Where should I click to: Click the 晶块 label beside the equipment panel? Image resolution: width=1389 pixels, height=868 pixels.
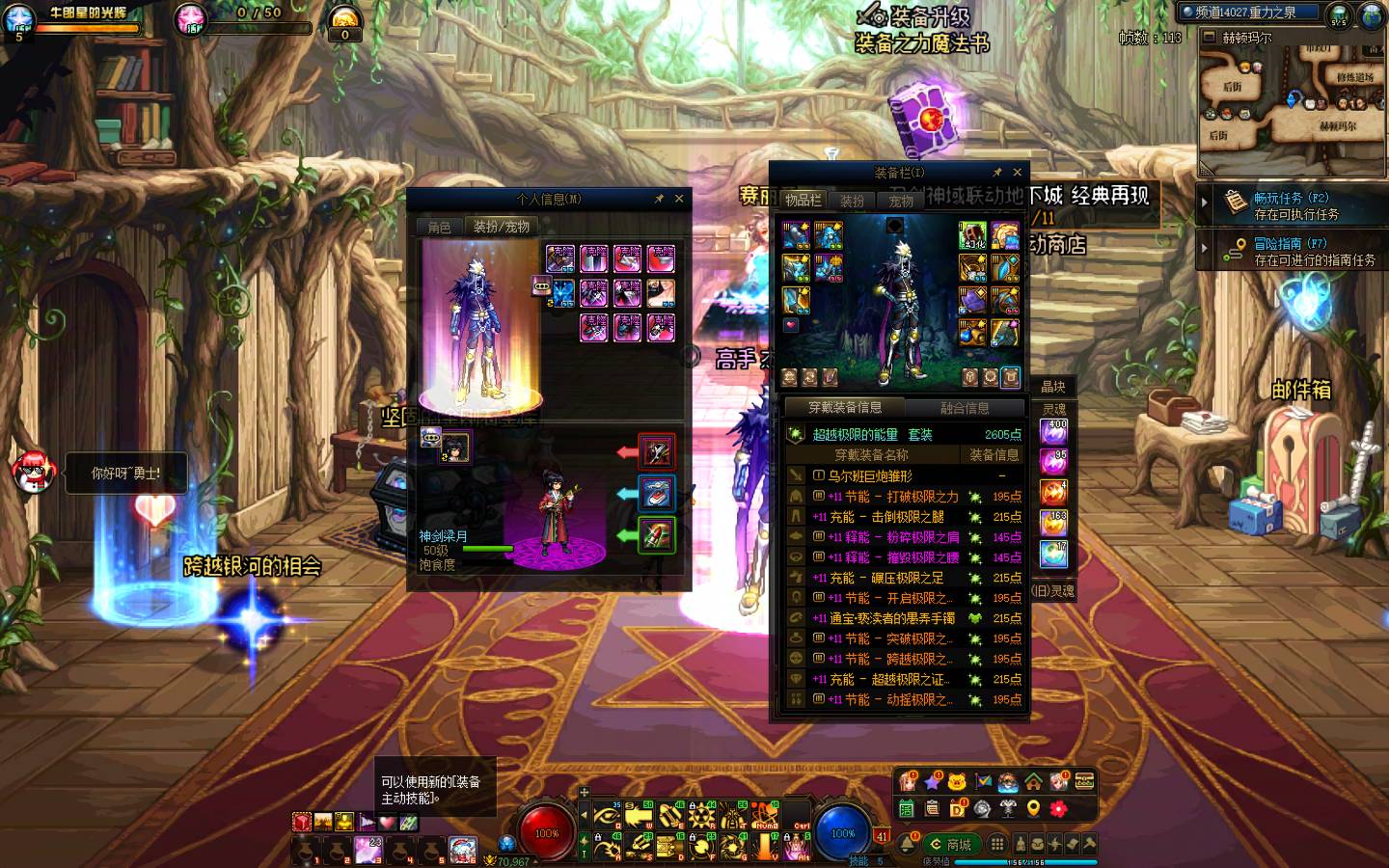coord(1052,387)
